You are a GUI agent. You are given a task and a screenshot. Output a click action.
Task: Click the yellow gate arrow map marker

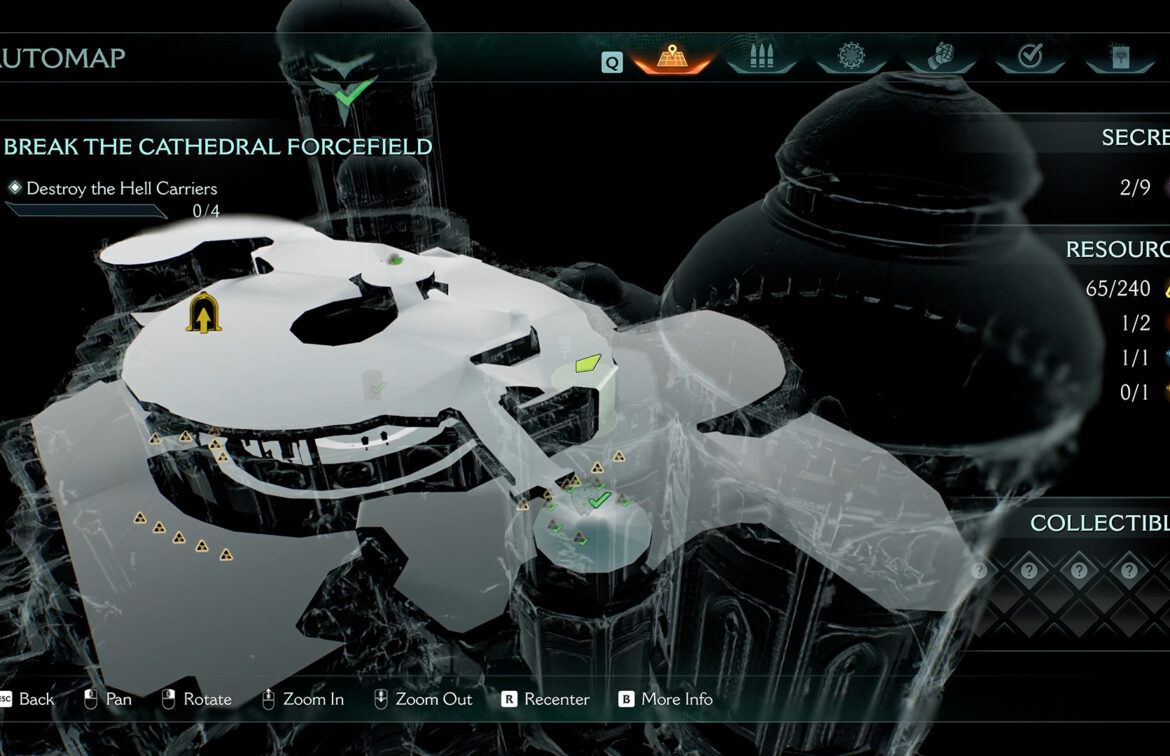[x=203, y=314]
